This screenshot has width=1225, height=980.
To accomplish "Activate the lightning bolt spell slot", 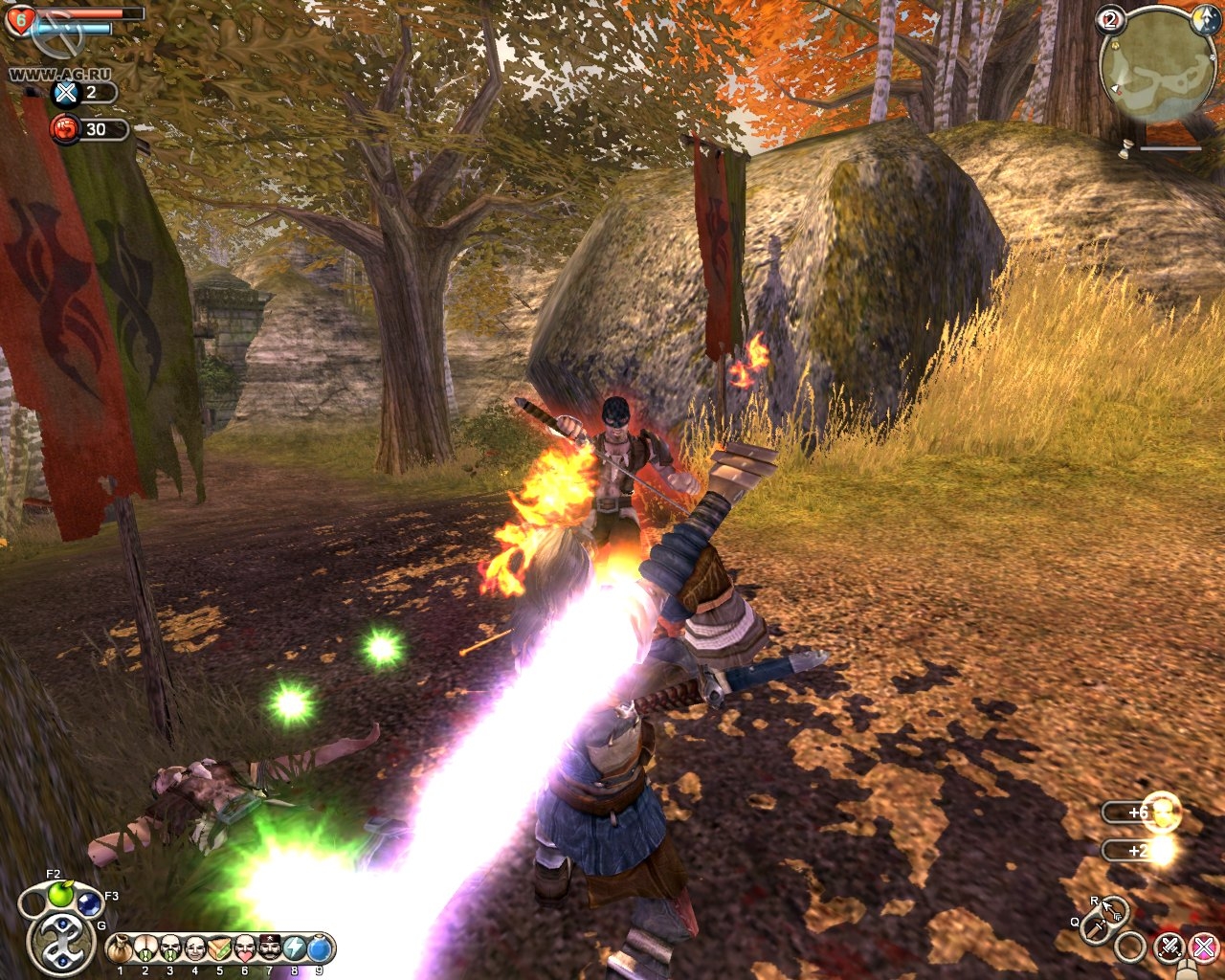I will 295,948.
